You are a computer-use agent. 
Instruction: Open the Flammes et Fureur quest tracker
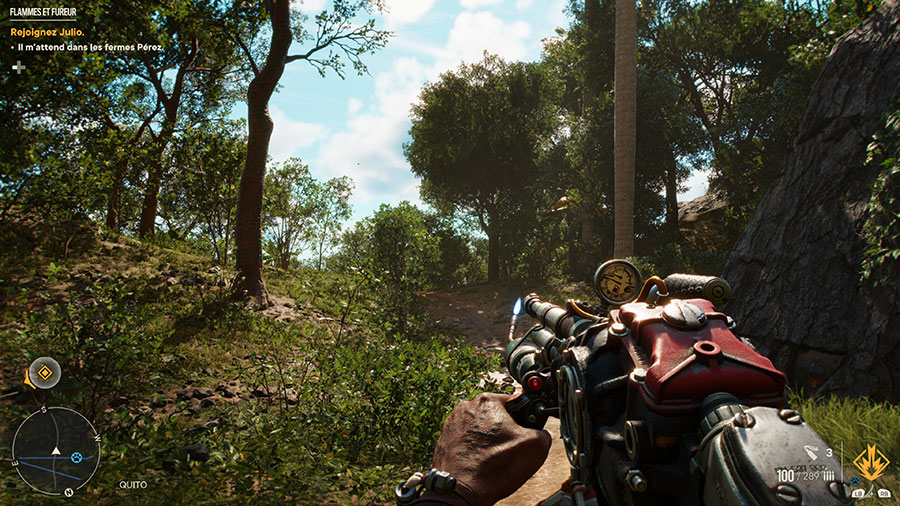(x=42, y=13)
